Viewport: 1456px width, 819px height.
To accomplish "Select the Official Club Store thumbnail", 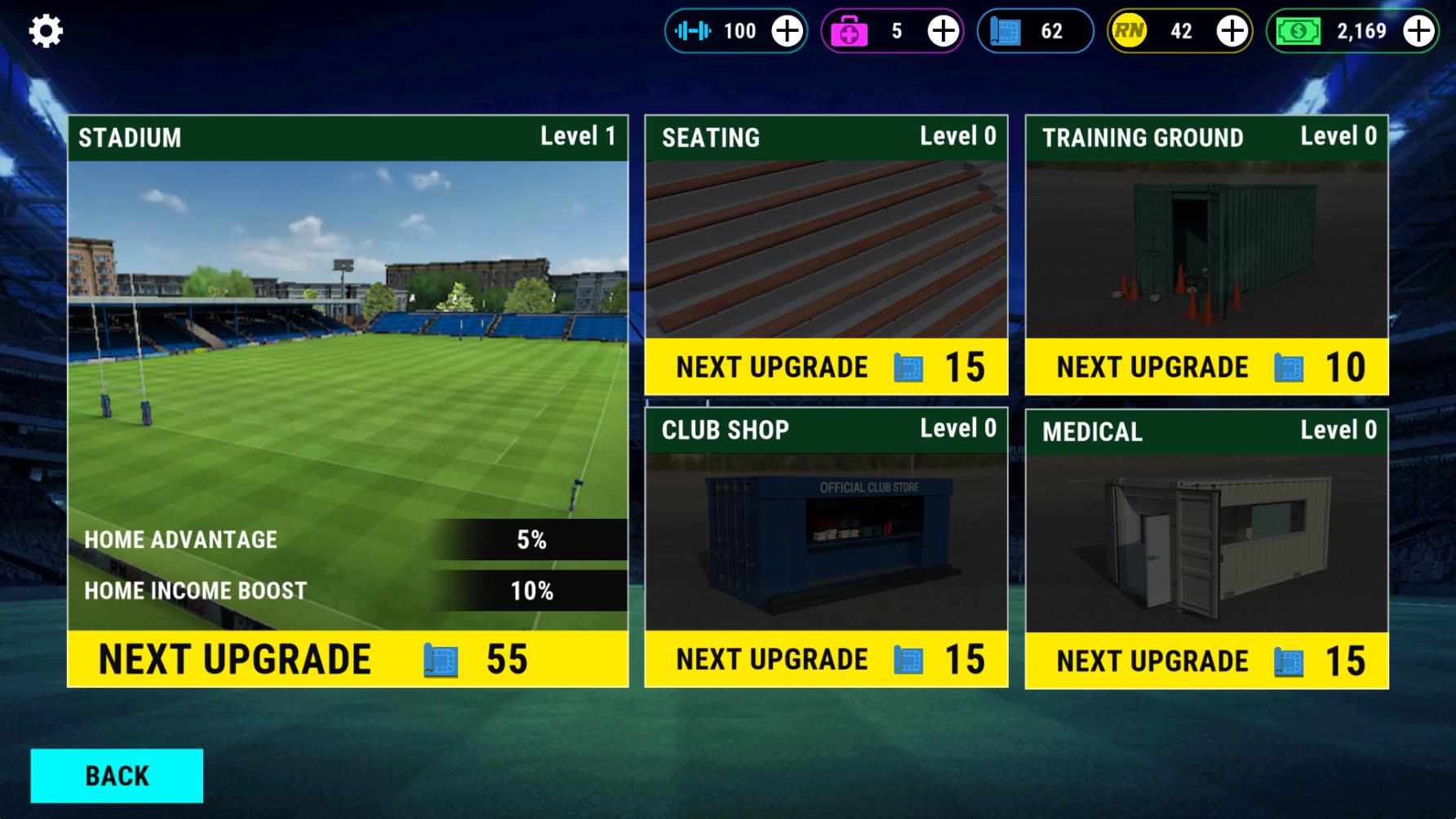I will [x=826, y=542].
